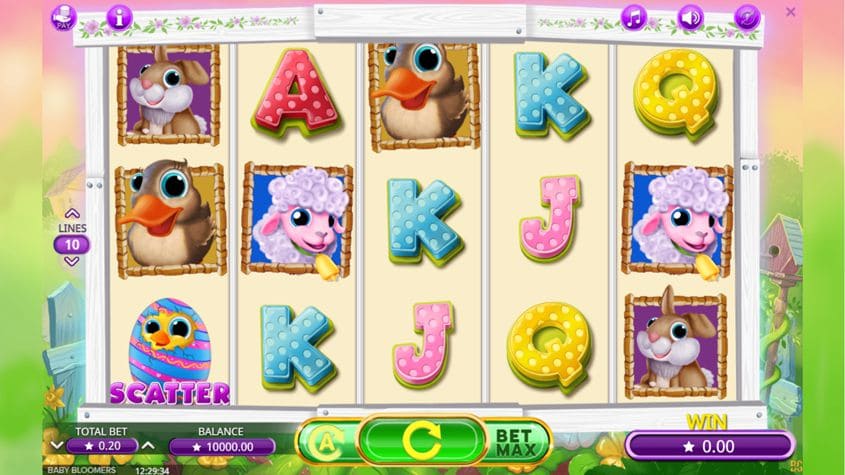The width and height of the screenshot is (845, 475).
Task: Toggle the music note button
Action: point(634,17)
